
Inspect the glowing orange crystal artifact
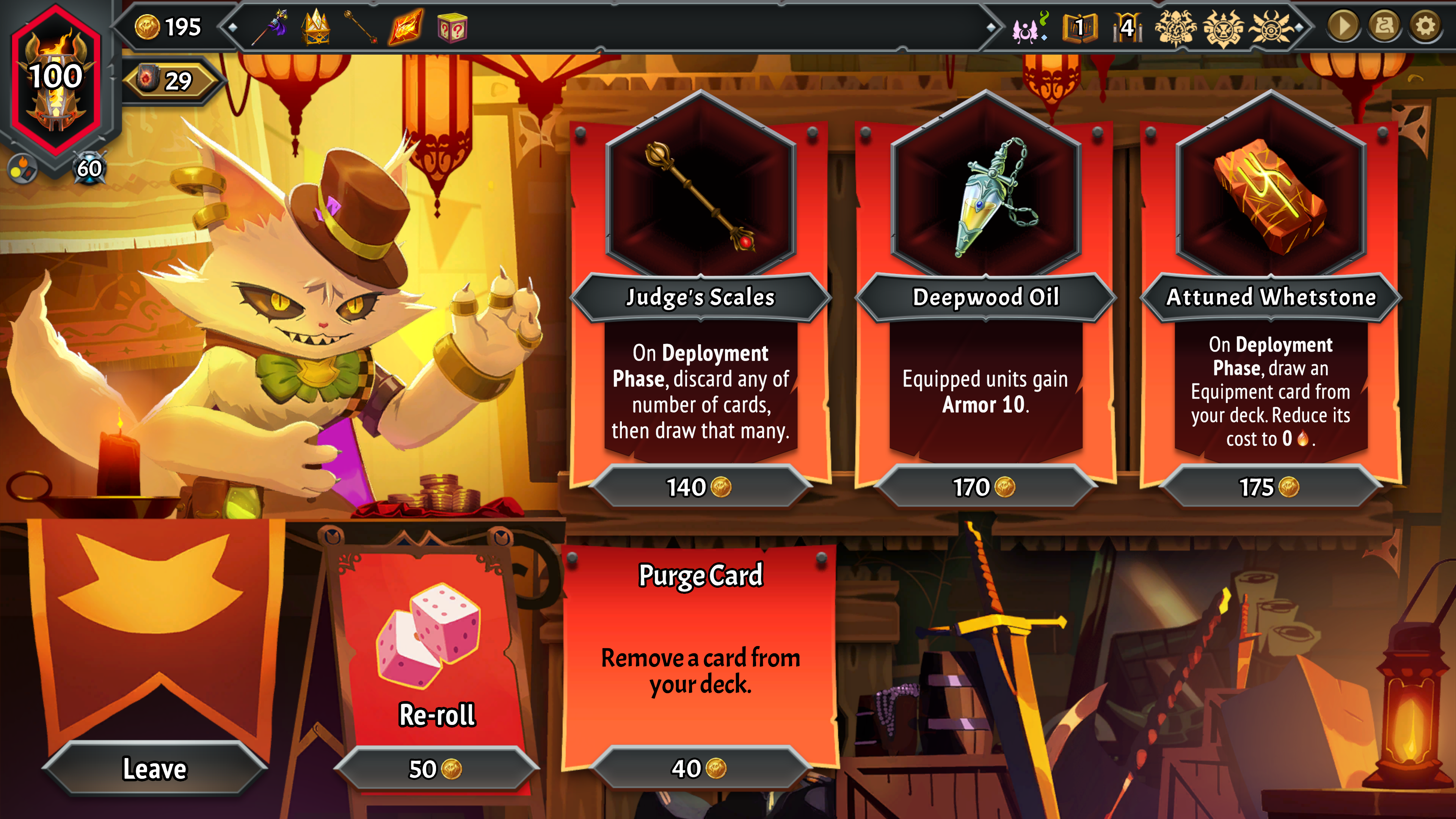406,27
